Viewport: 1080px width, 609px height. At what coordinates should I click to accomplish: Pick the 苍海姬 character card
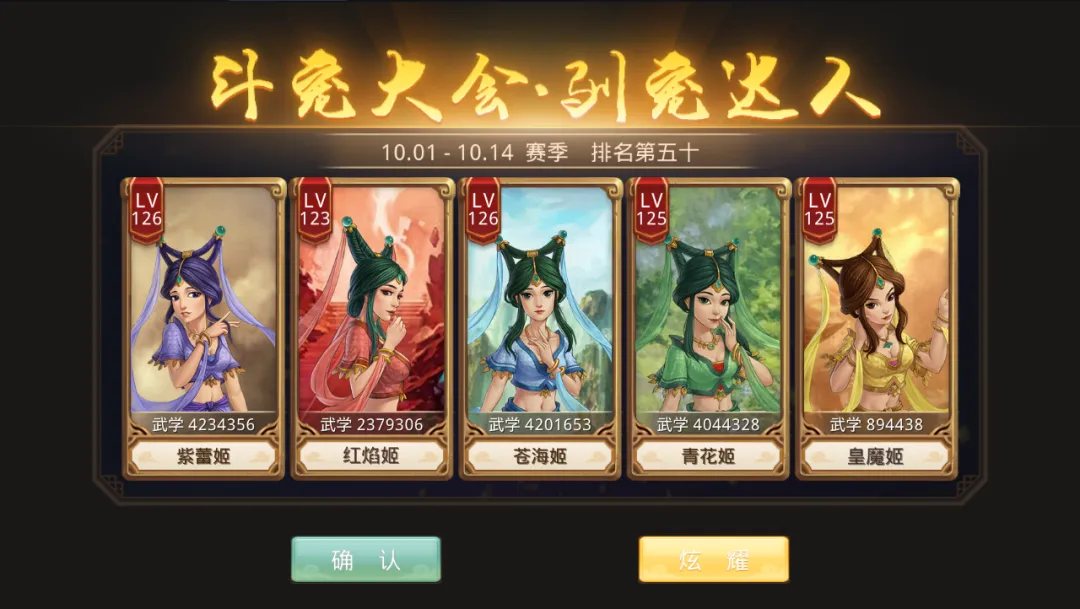pos(540,325)
